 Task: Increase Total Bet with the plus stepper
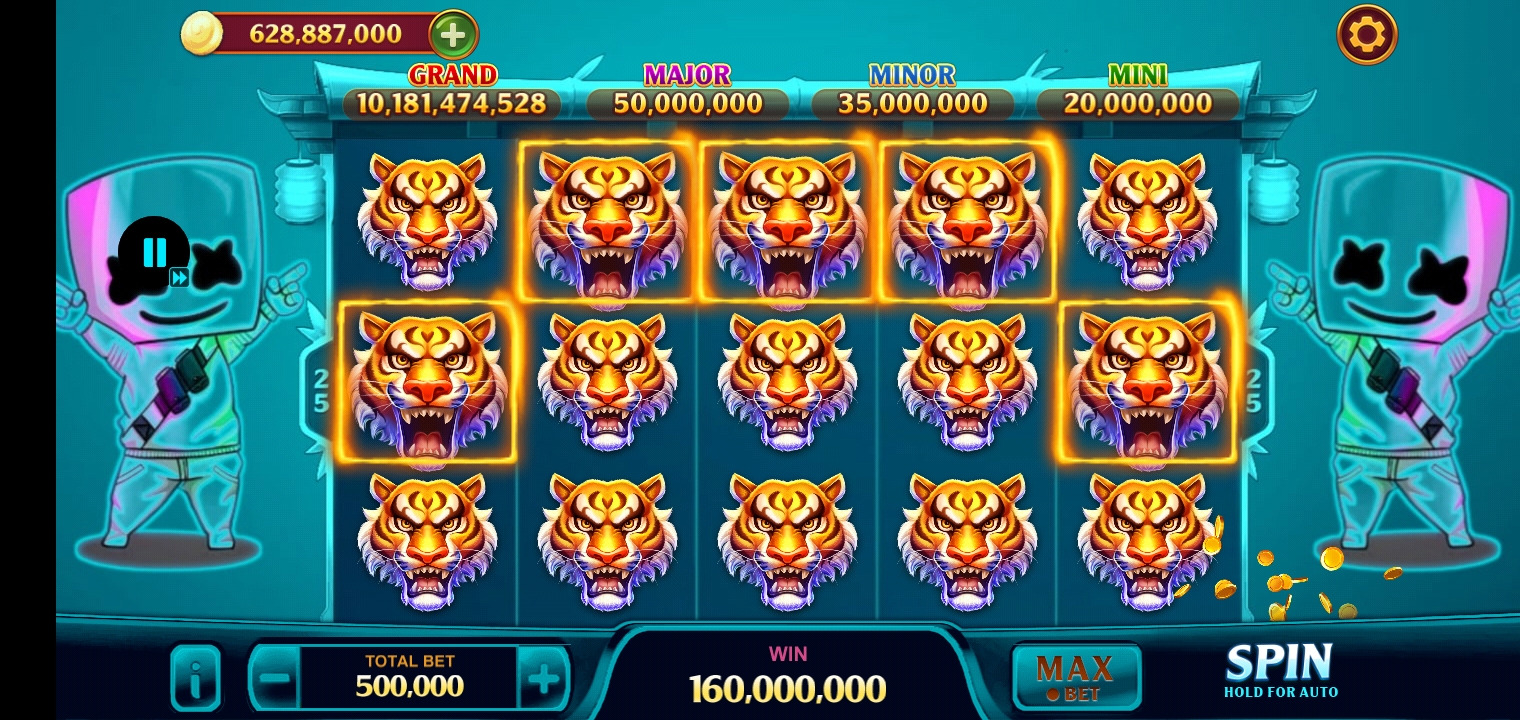click(x=546, y=676)
